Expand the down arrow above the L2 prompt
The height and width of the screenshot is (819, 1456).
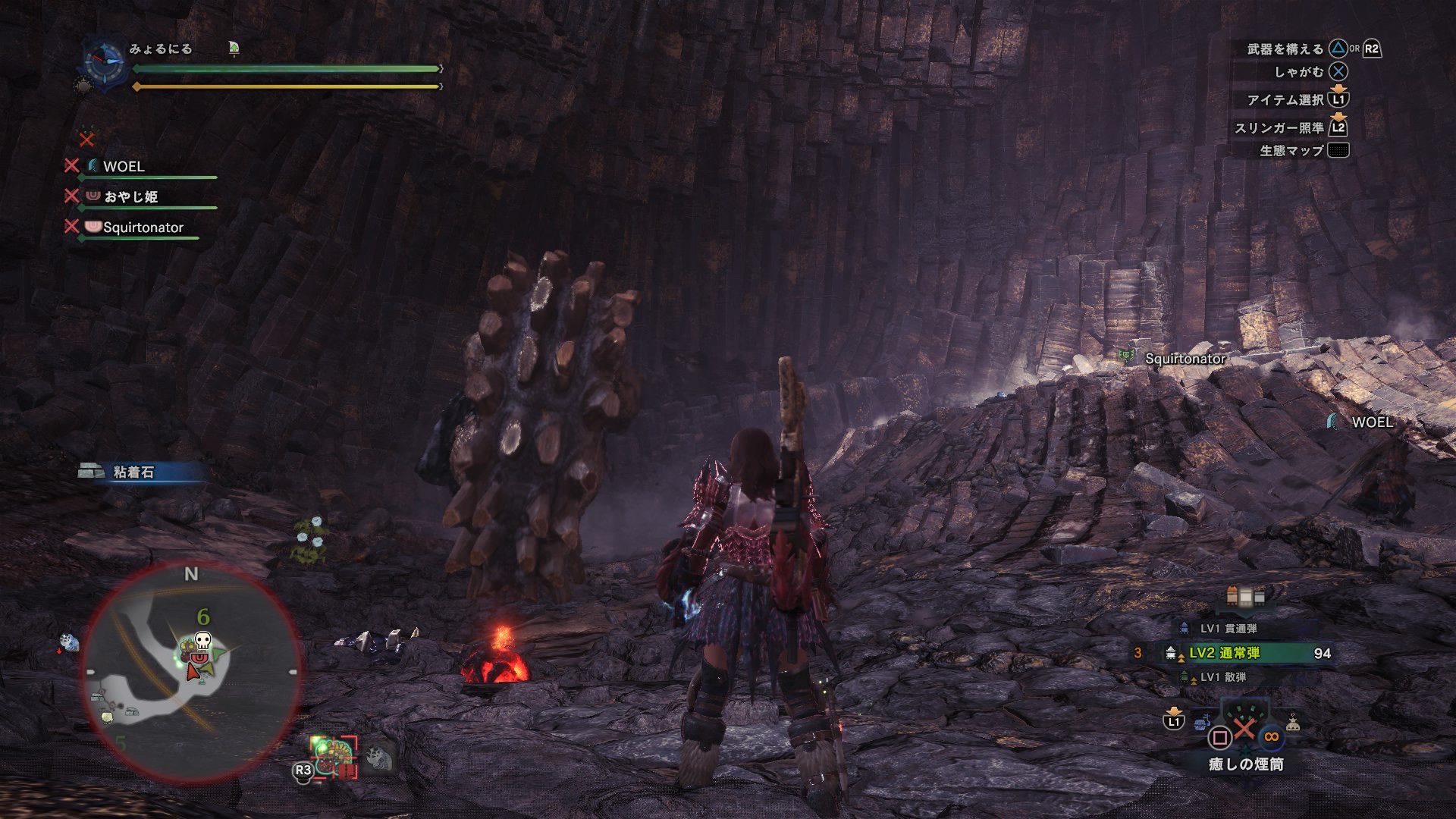[1338, 118]
